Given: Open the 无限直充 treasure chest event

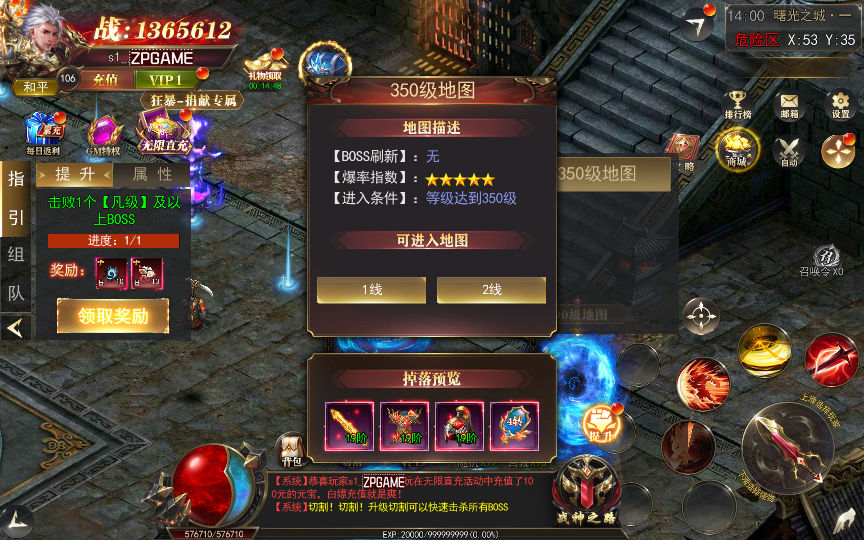Looking at the screenshot, I should point(164,131).
